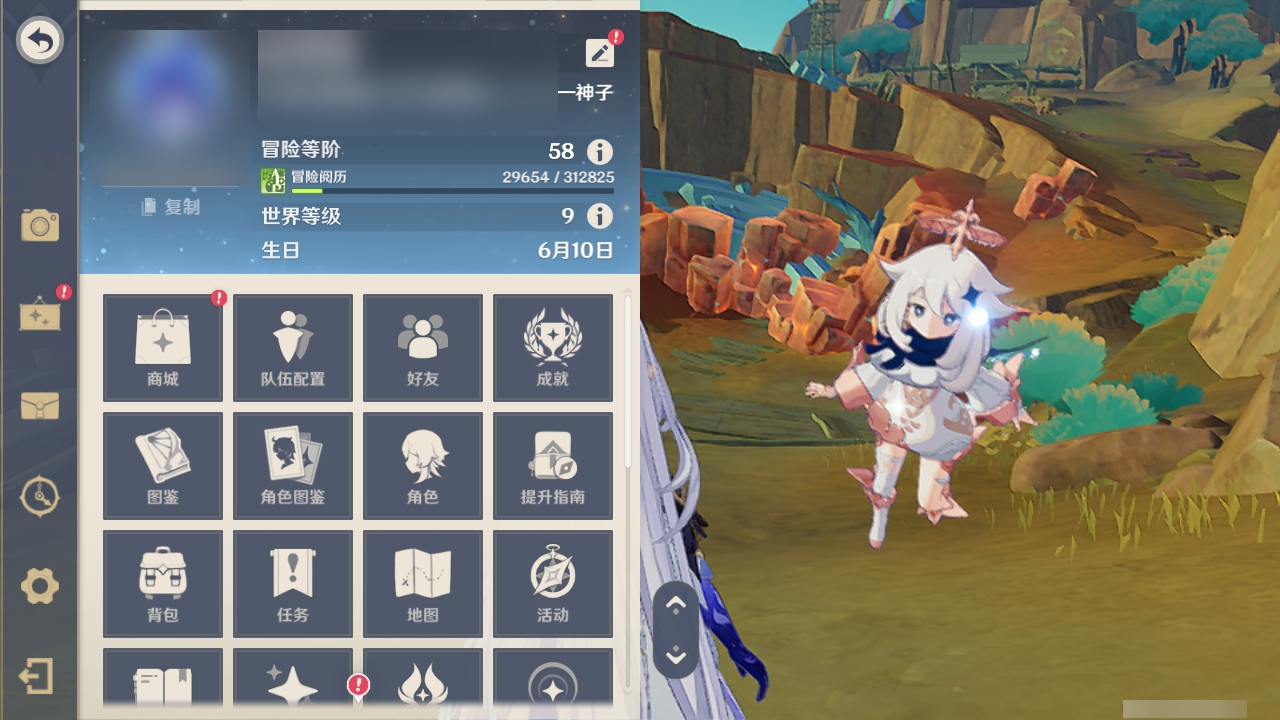Open the 任务 Quests menu
Viewport: 1280px width, 720px height.
[292, 583]
